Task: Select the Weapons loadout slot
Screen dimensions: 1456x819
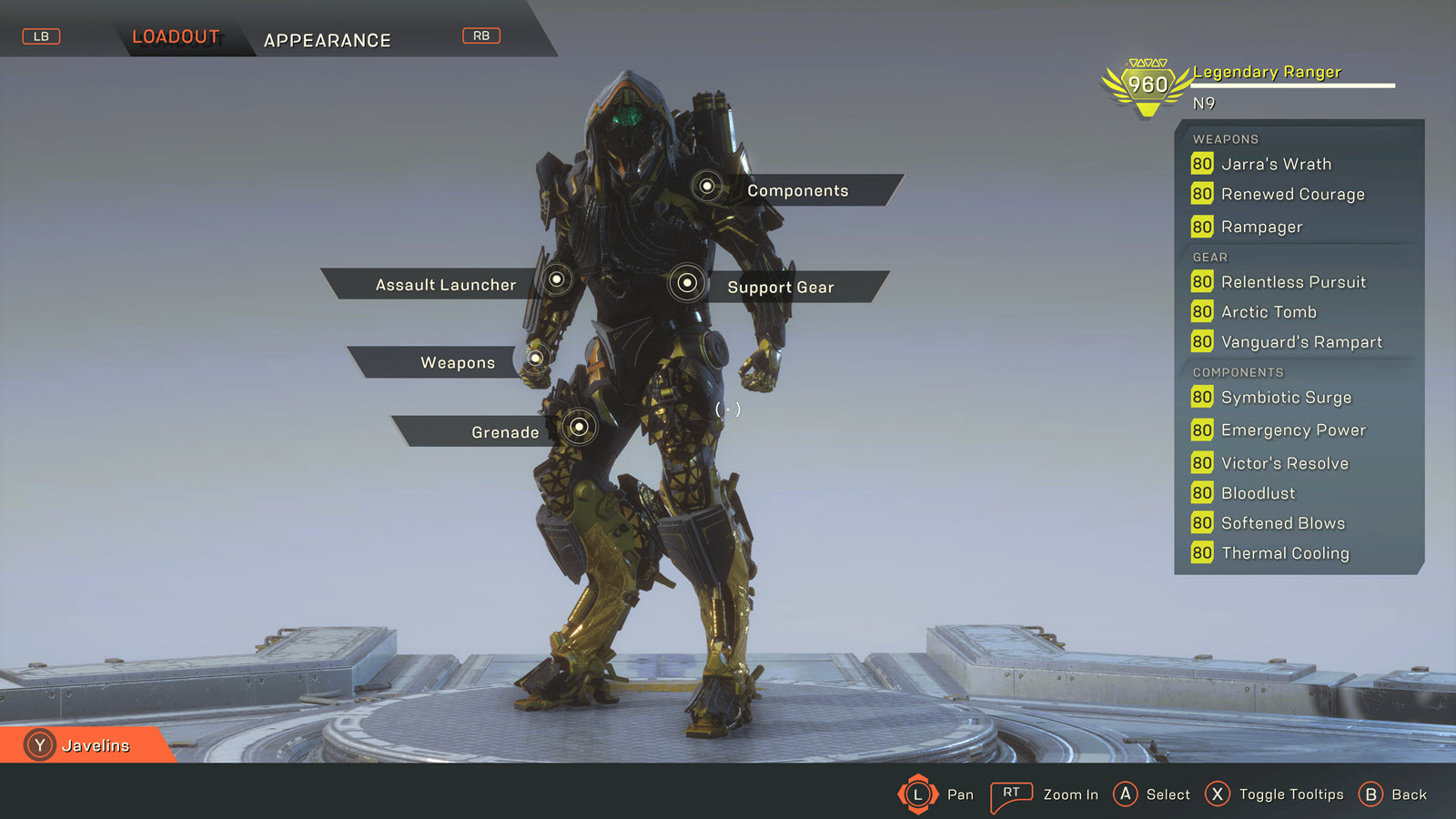Action: (457, 362)
